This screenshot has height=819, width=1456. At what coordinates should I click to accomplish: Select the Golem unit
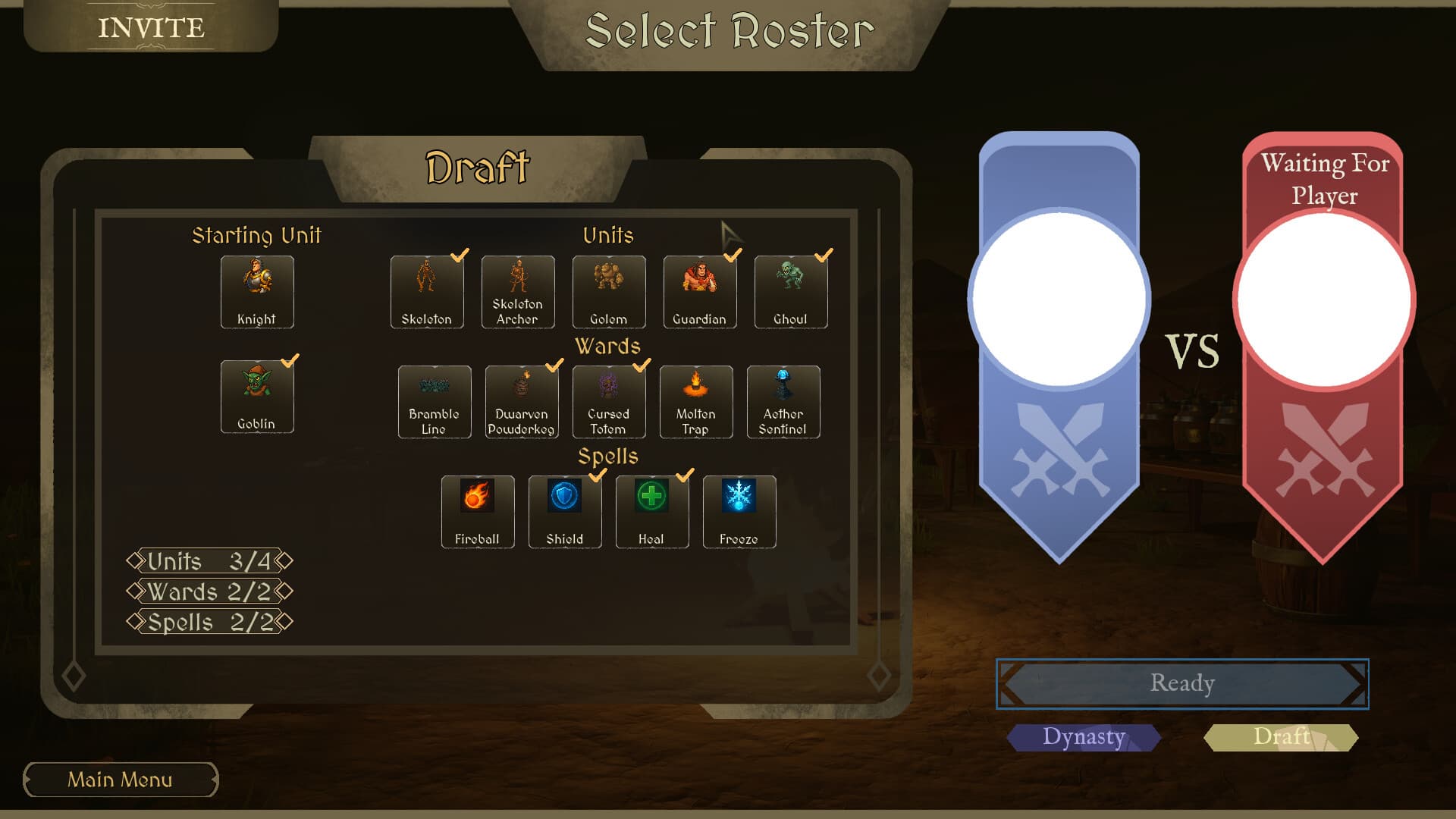coord(608,292)
